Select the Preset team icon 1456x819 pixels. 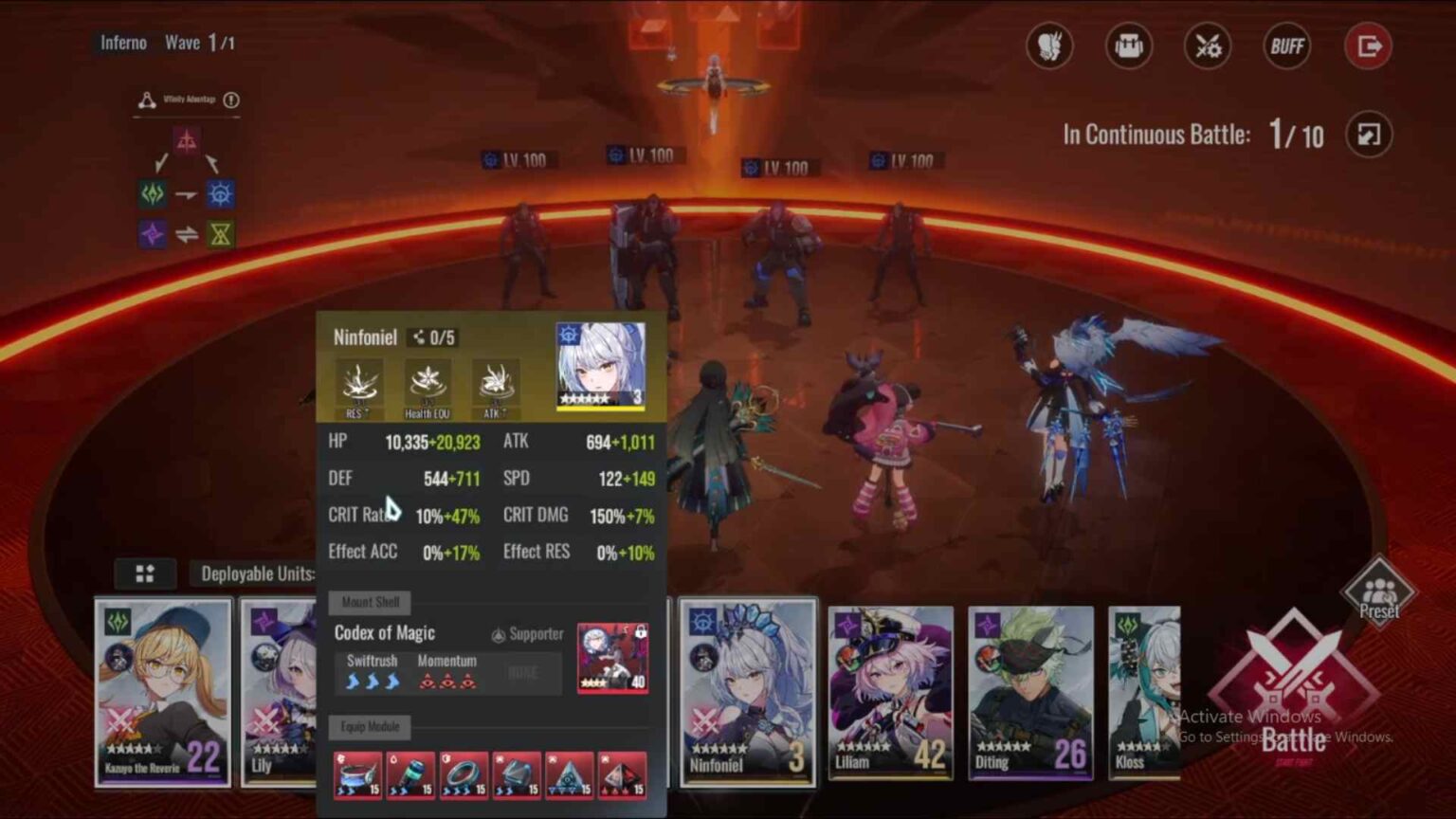click(1379, 592)
